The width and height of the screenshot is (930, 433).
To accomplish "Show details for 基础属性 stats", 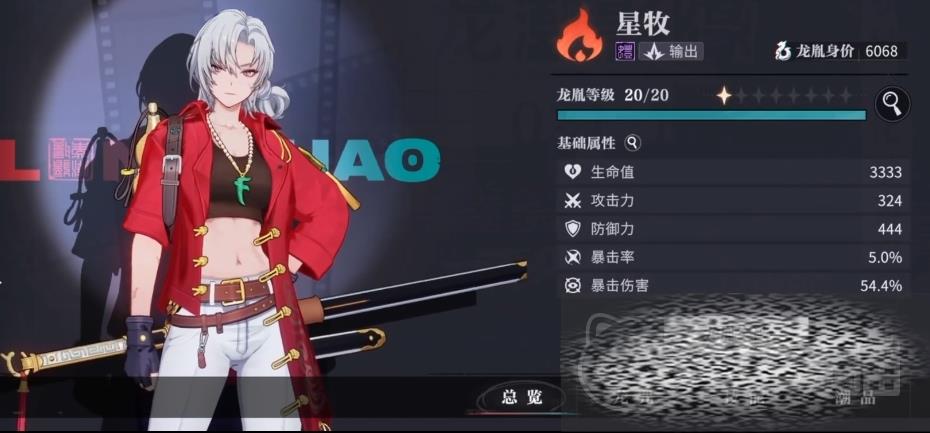I will tap(632, 143).
